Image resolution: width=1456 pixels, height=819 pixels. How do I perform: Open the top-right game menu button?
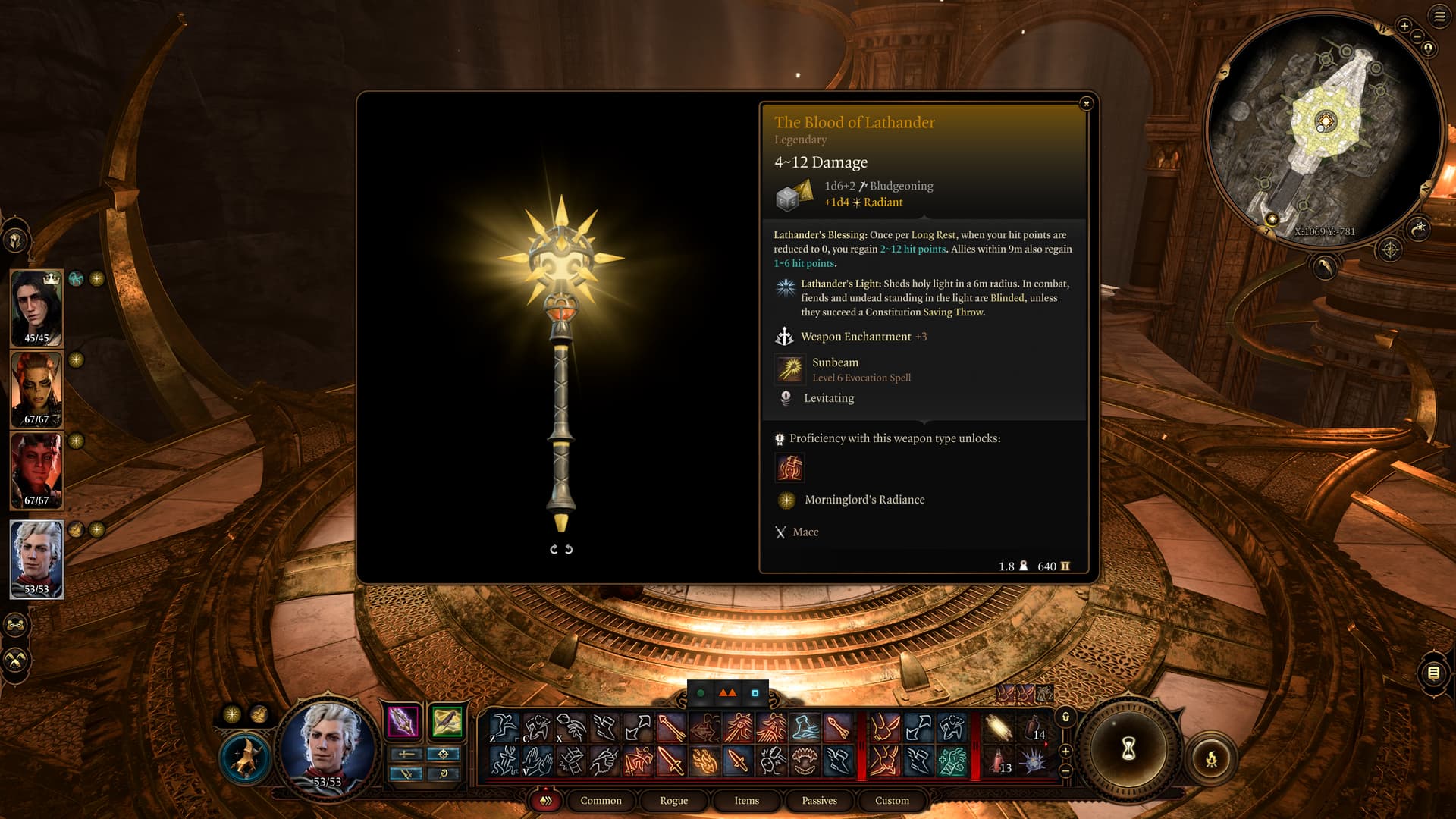coord(1439,16)
